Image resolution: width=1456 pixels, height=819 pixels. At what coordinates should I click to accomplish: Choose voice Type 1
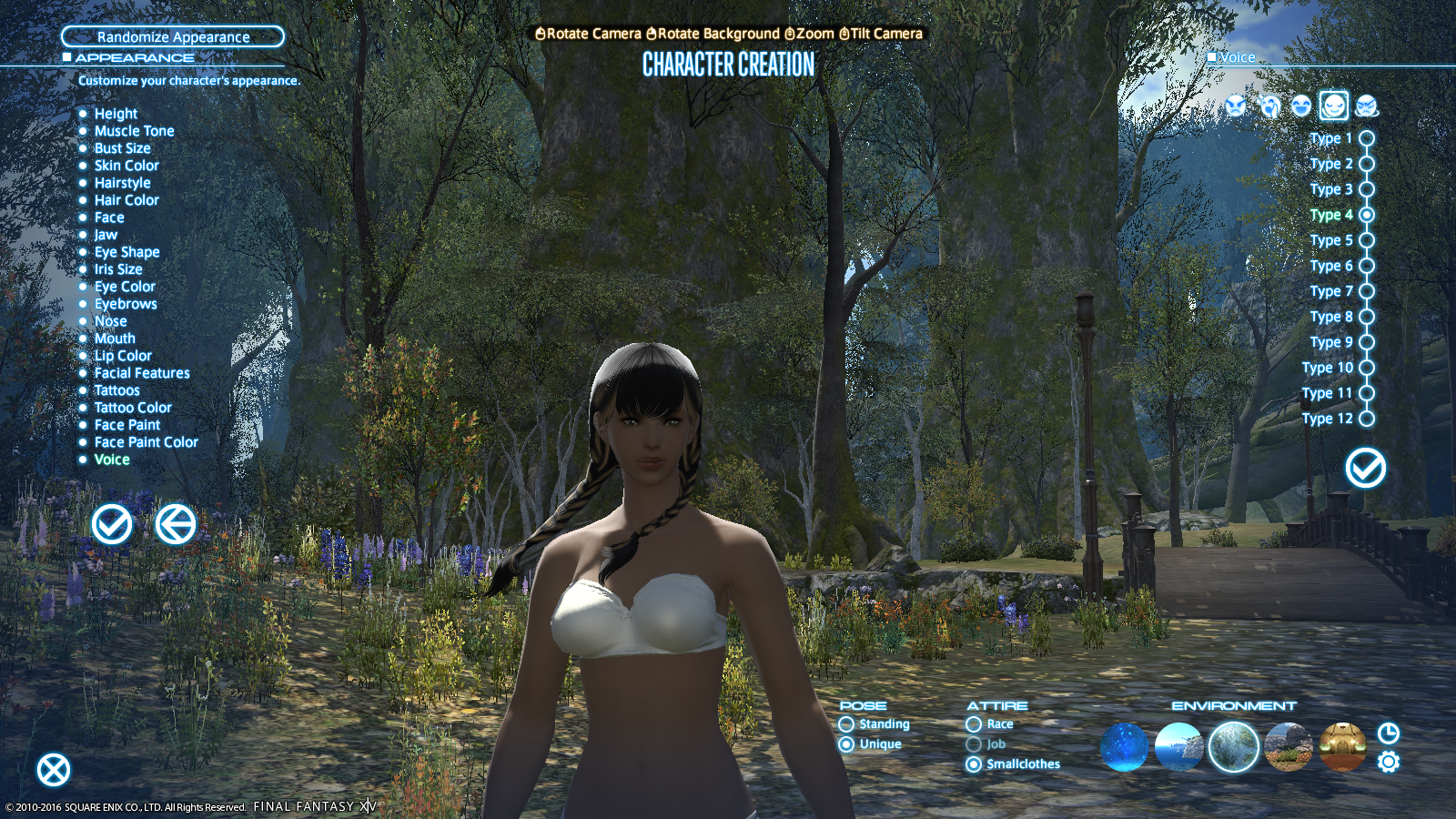coord(1366,138)
